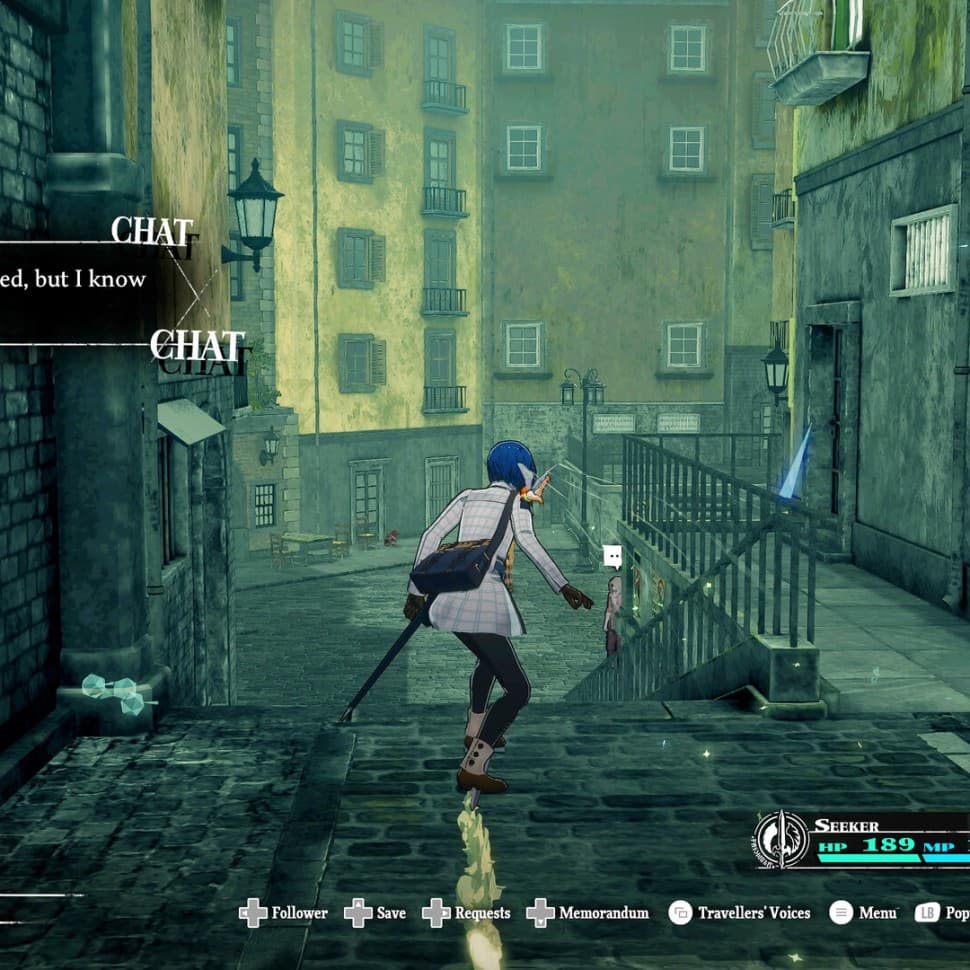The image size is (970, 970).
Task: Open Travellers' Voices
Action: (740, 913)
